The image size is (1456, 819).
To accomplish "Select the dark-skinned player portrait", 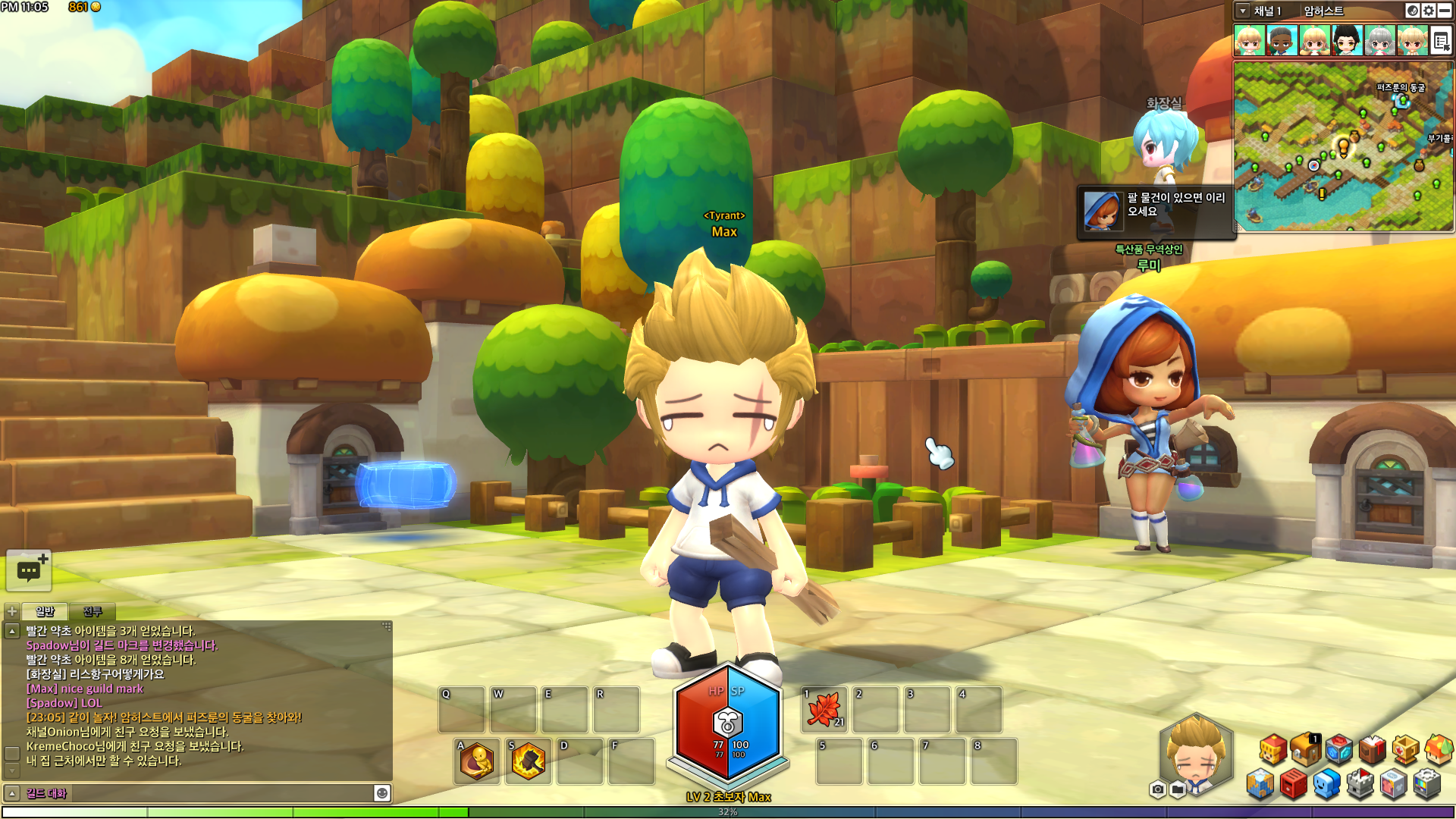I will 1282,40.
